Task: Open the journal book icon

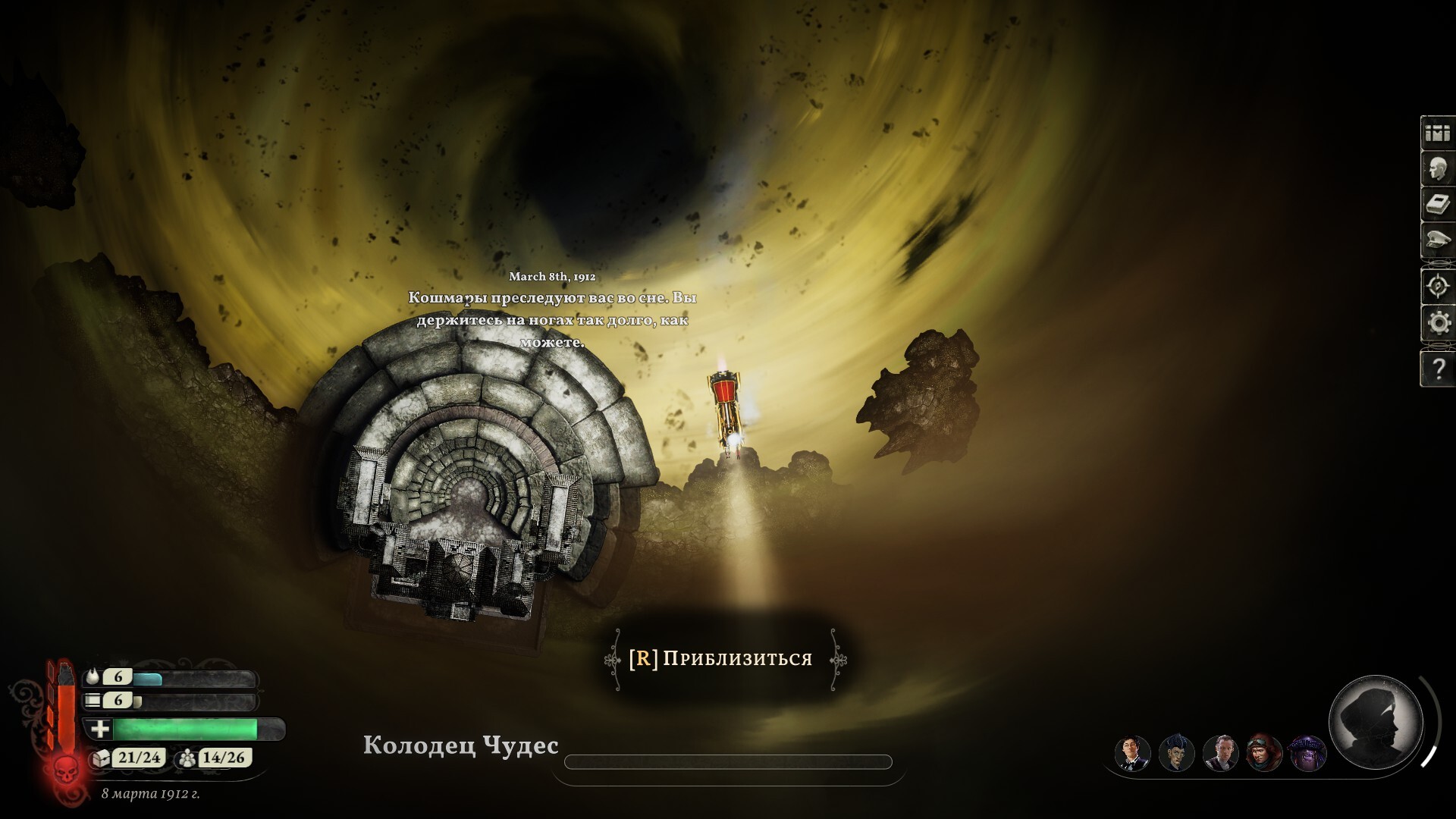Action: point(1437,205)
